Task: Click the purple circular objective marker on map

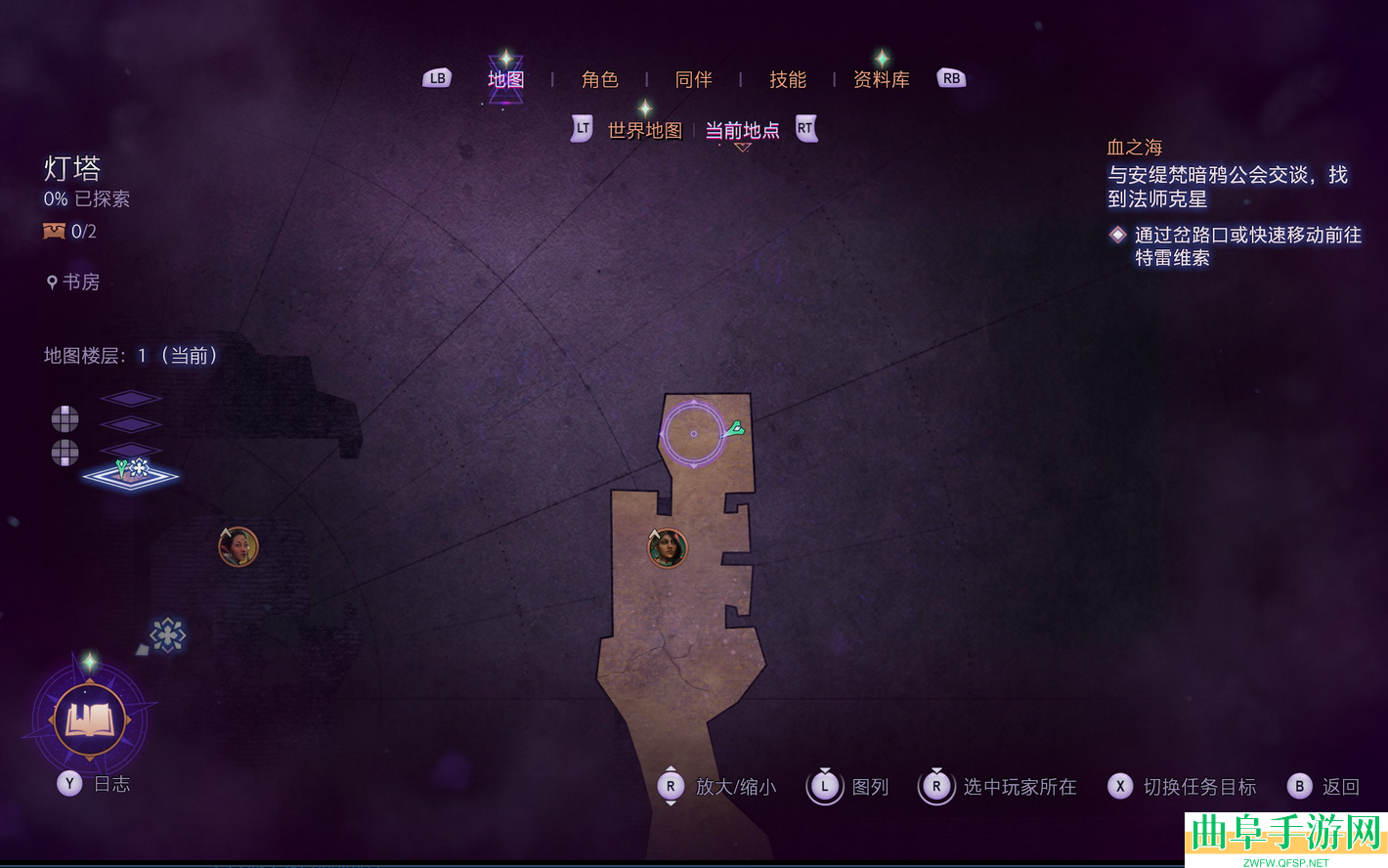Action: click(693, 433)
